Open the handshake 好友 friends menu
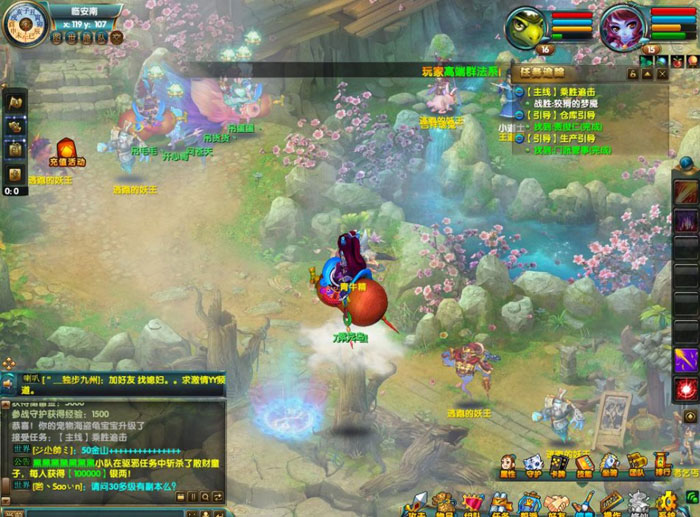 [x=557, y=500]
